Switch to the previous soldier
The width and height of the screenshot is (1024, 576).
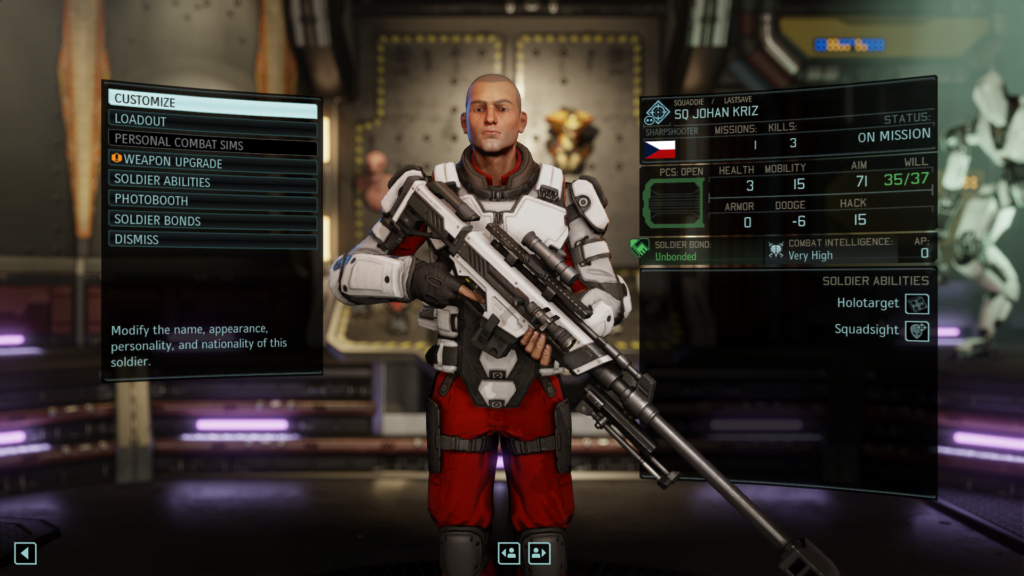pyautogui.click(x=509, y=553)
